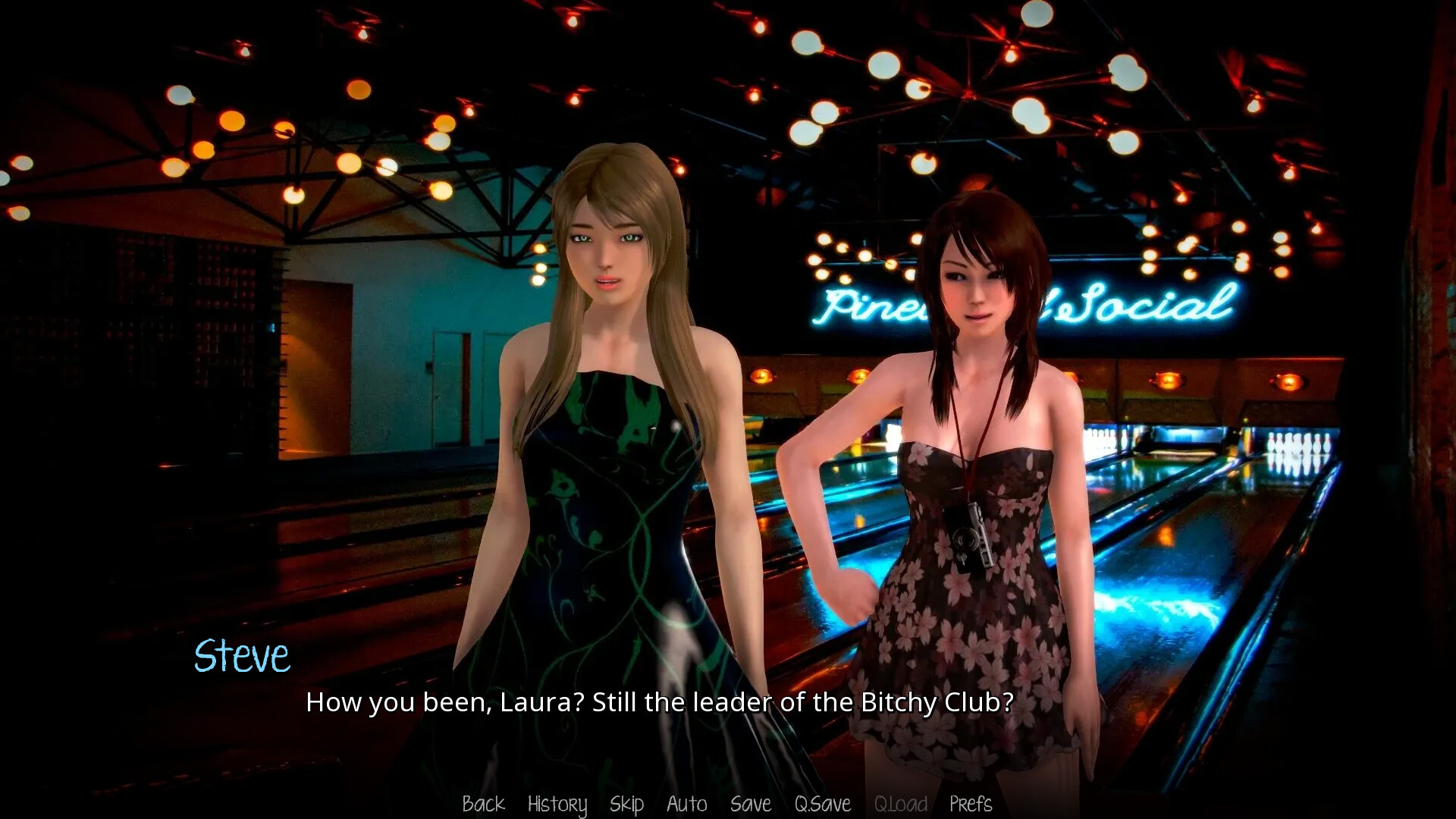1456x819 pixels.
Task: Activate Skip in the quick menu
Action: [626, 804]
